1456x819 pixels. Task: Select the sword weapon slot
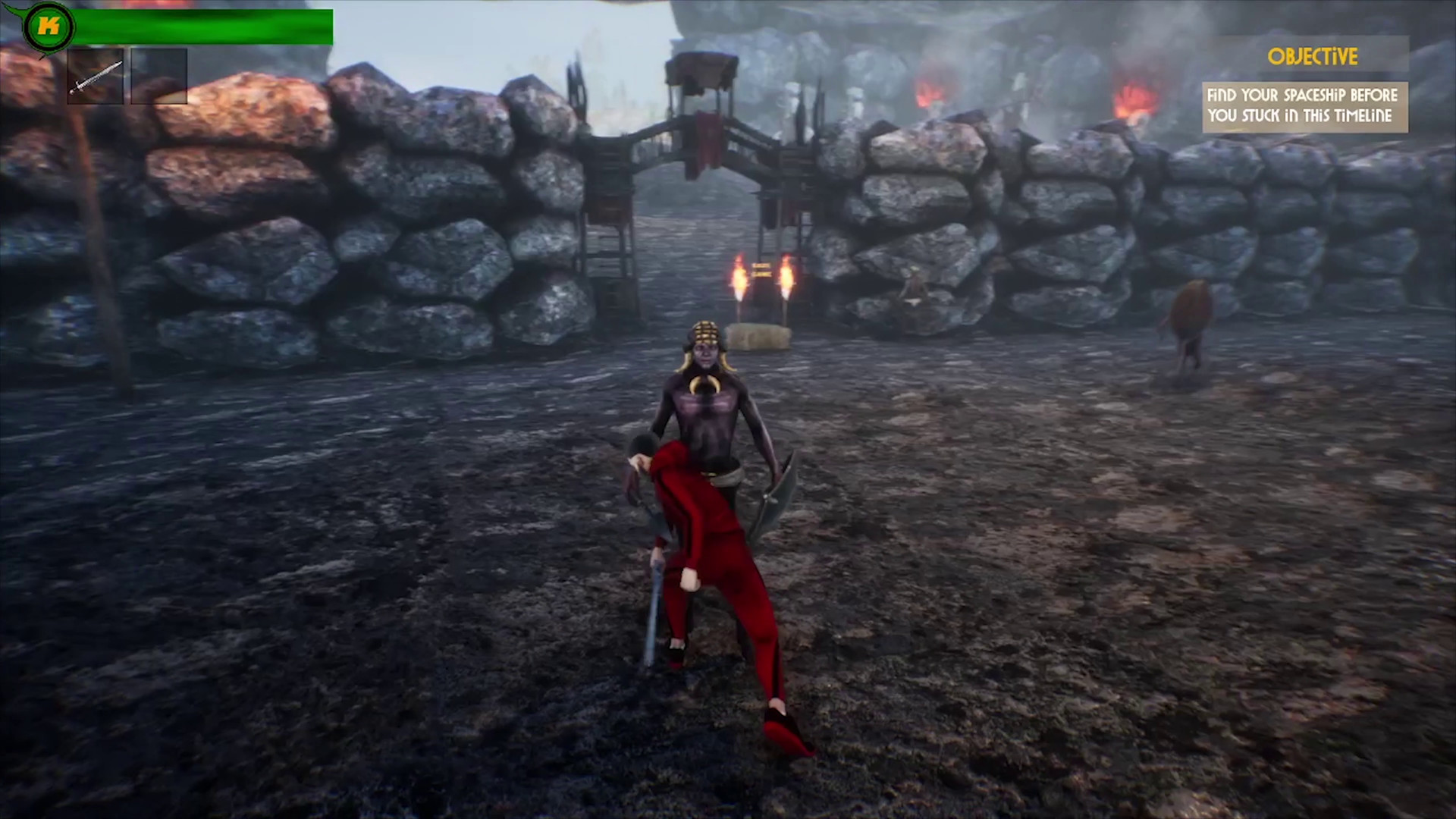96,77
